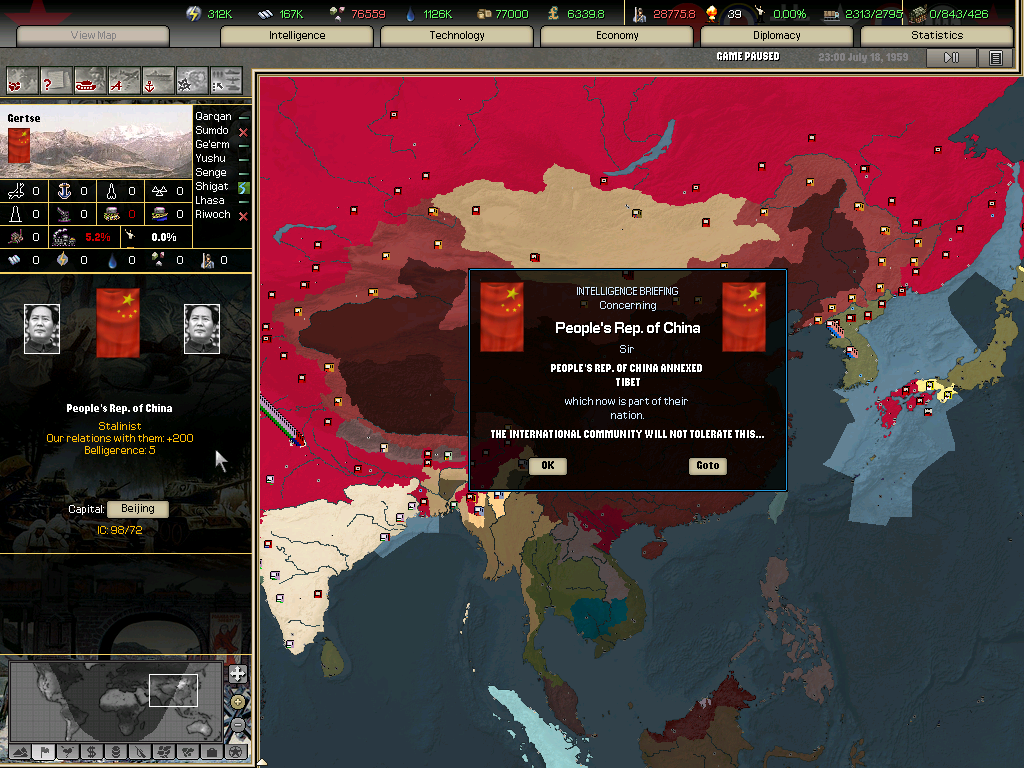The image size is (1024, 768).
Task: Switch to the terrain mountain map mode
Action: 20,751
